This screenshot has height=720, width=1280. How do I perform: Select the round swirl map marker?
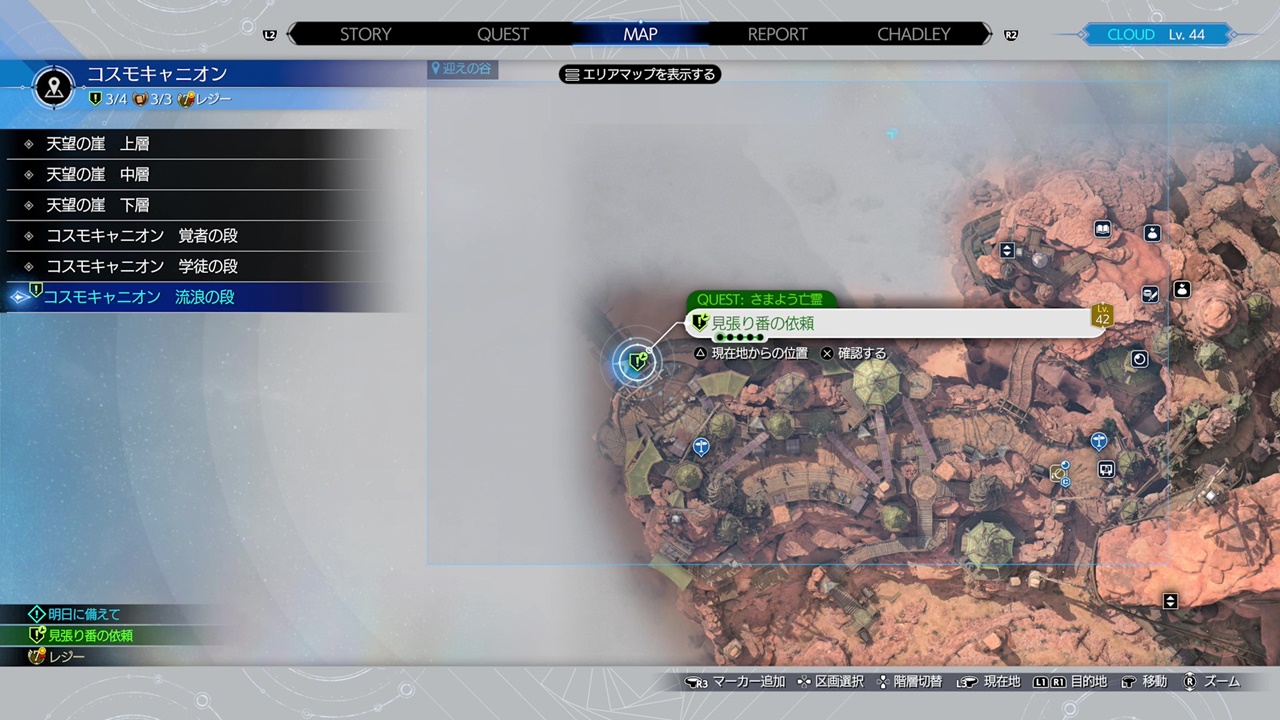1140,359
